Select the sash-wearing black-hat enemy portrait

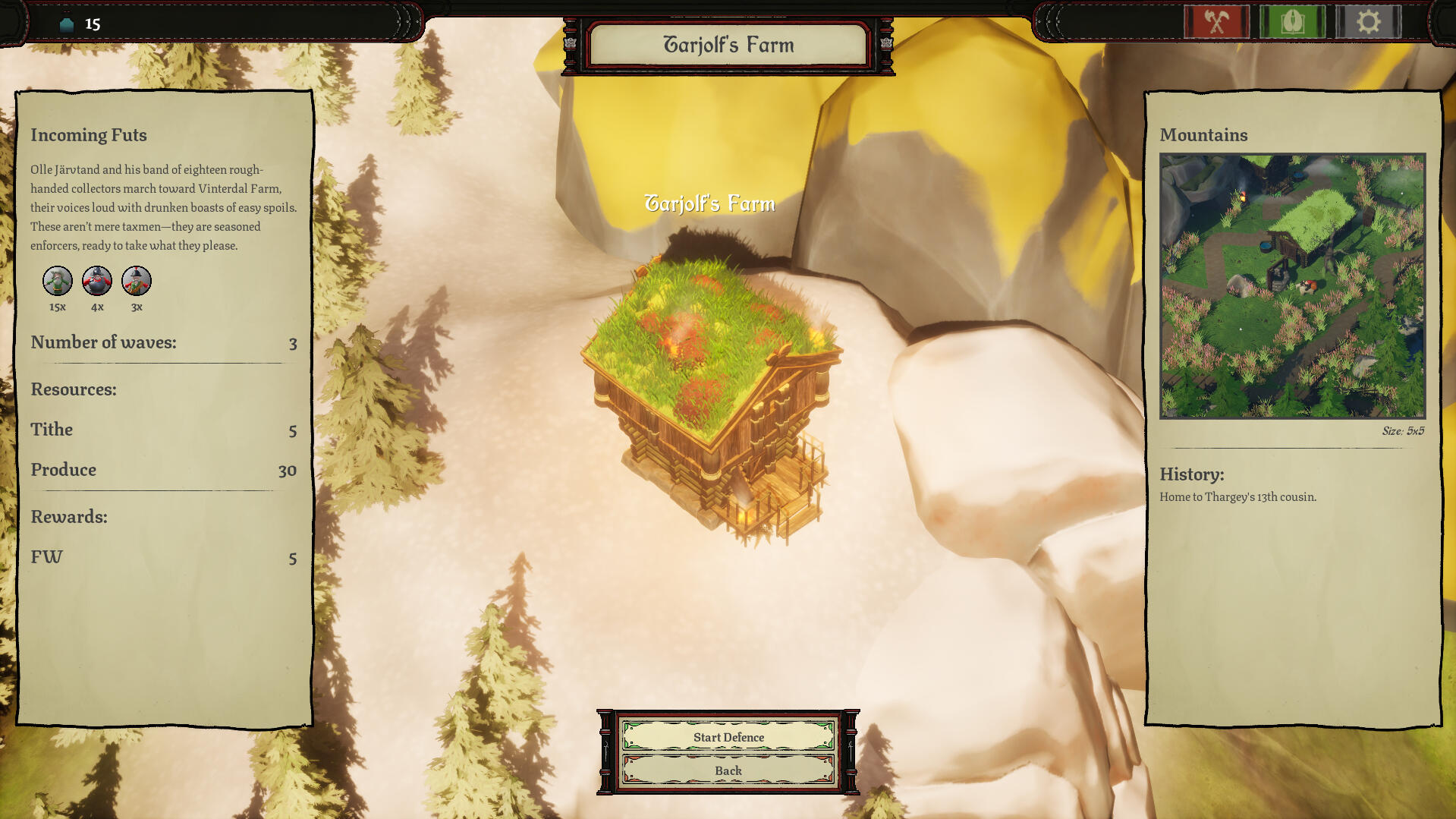(x=137, y=281)
